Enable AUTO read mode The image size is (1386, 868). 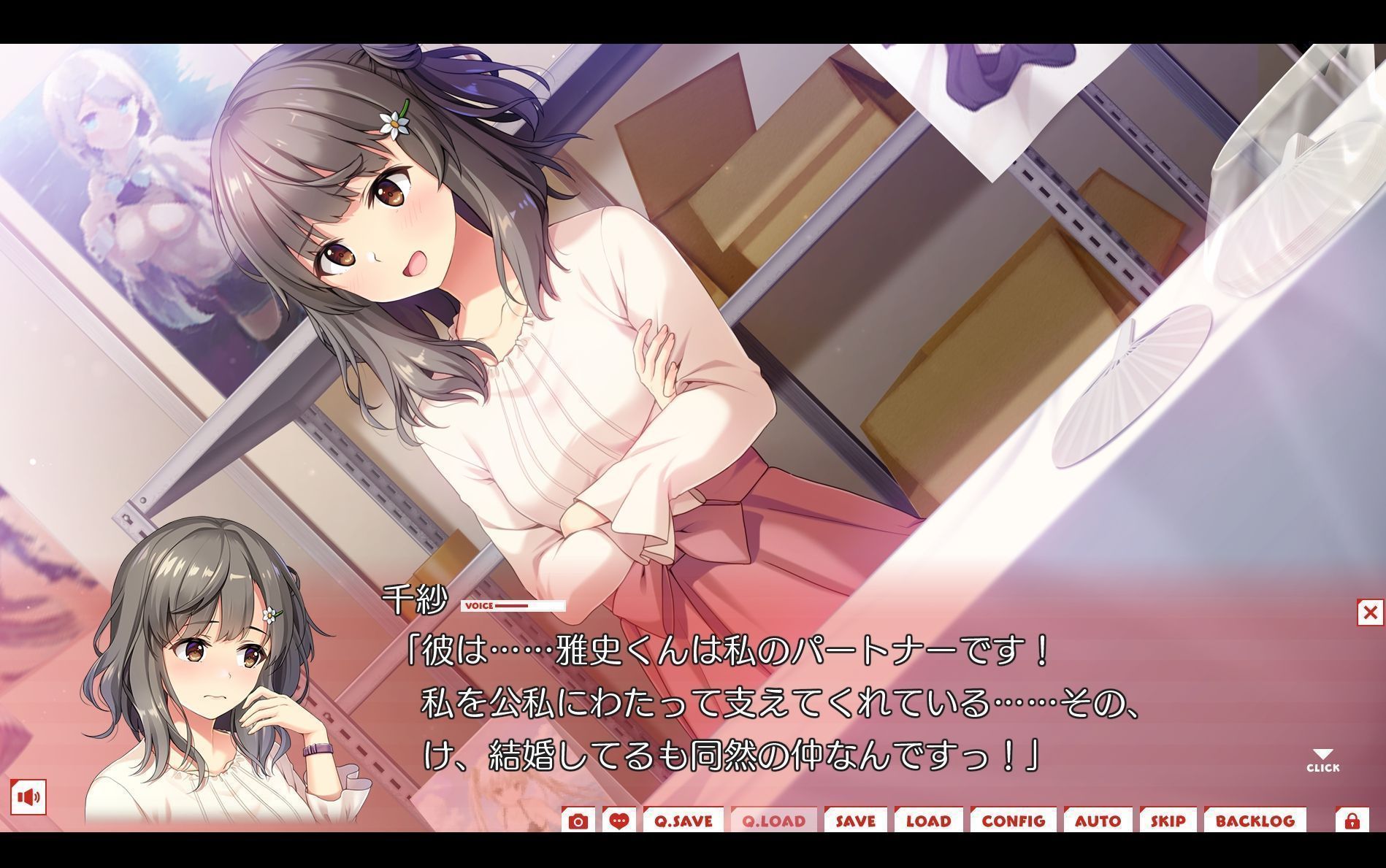click(x=1098, y=821)
